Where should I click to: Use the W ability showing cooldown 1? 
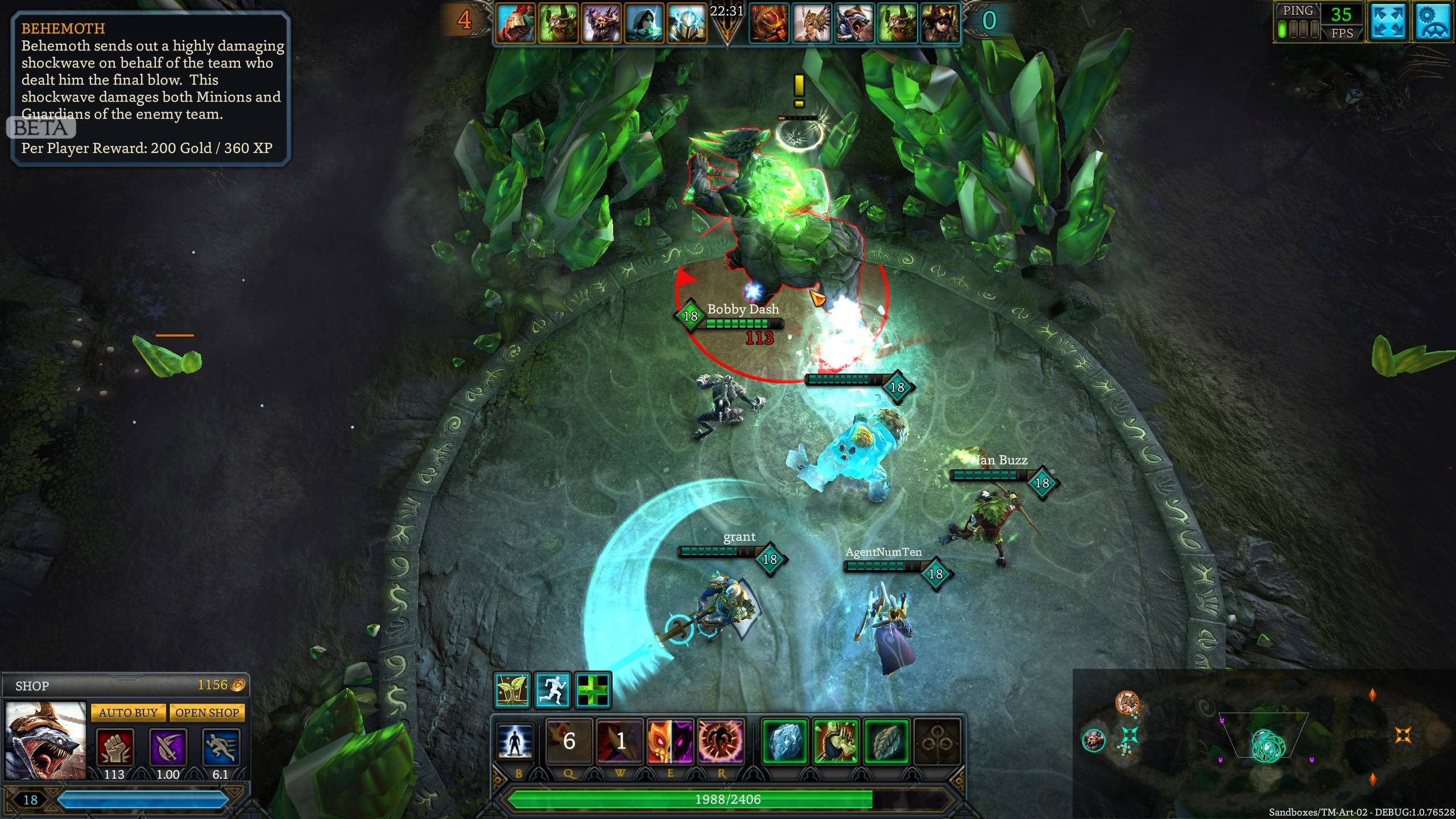(x=620, y=742)
